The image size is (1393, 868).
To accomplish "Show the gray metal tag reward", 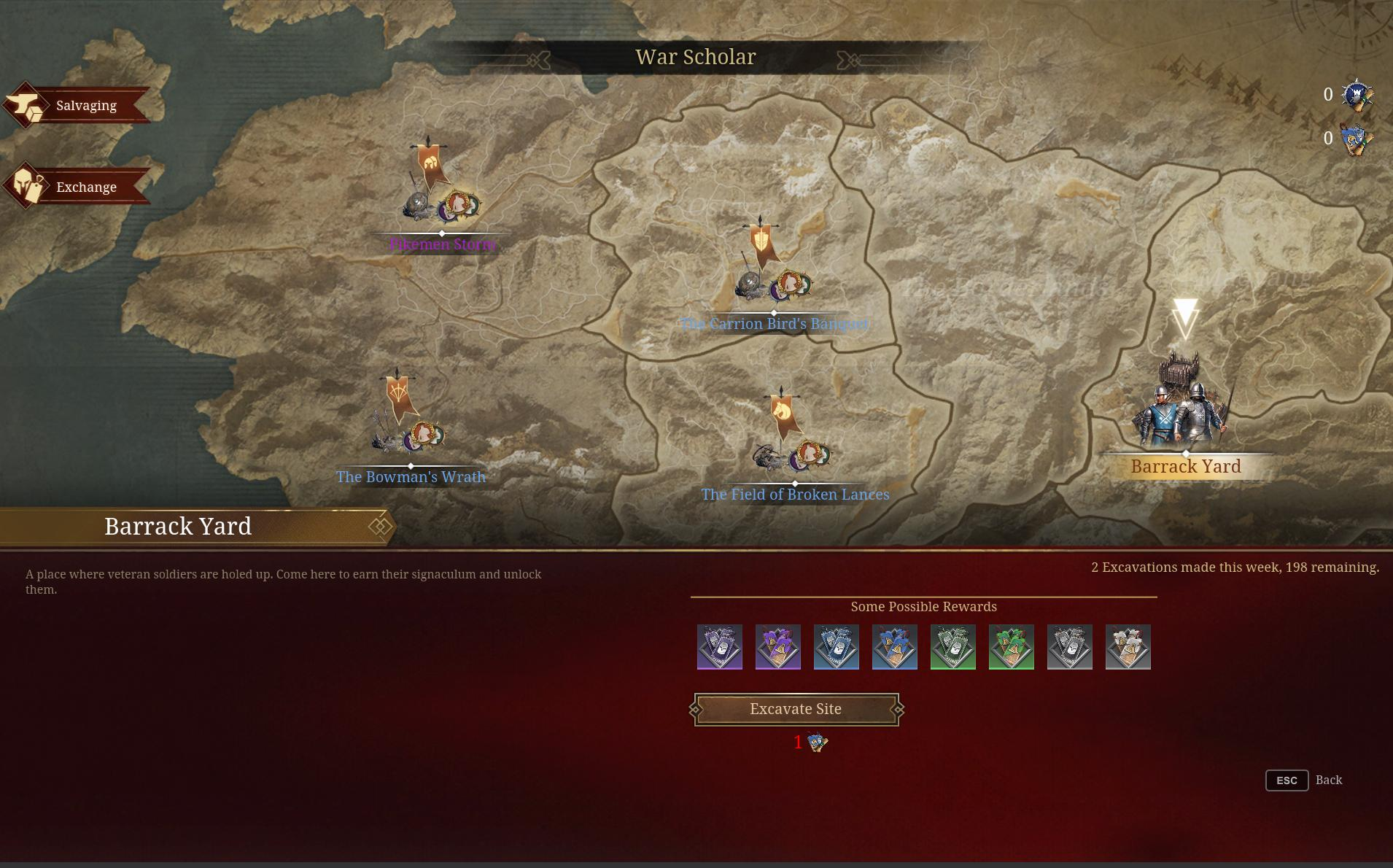I will pos(1070,647).
